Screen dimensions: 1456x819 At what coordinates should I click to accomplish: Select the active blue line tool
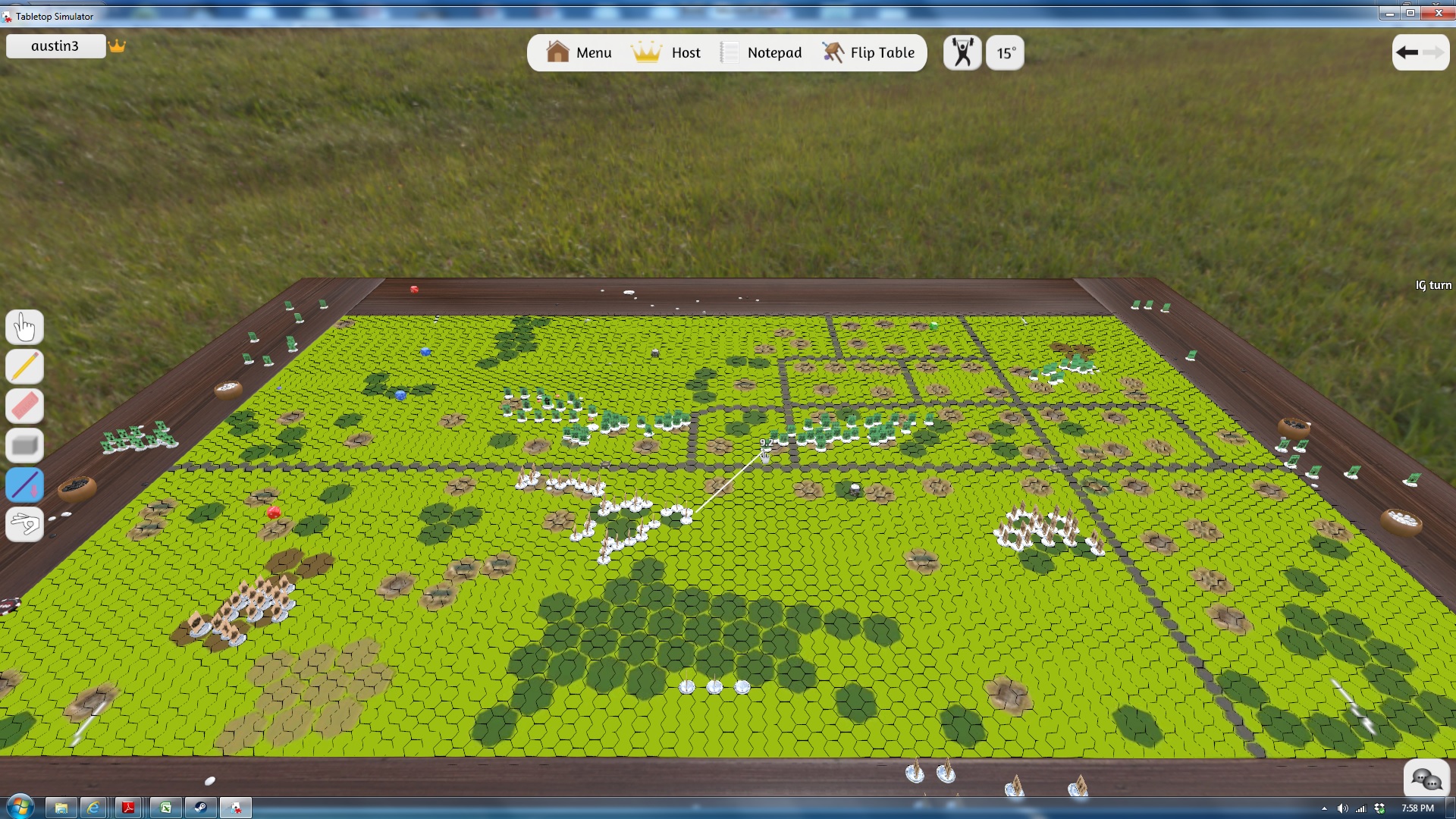(x=24, y=485)
